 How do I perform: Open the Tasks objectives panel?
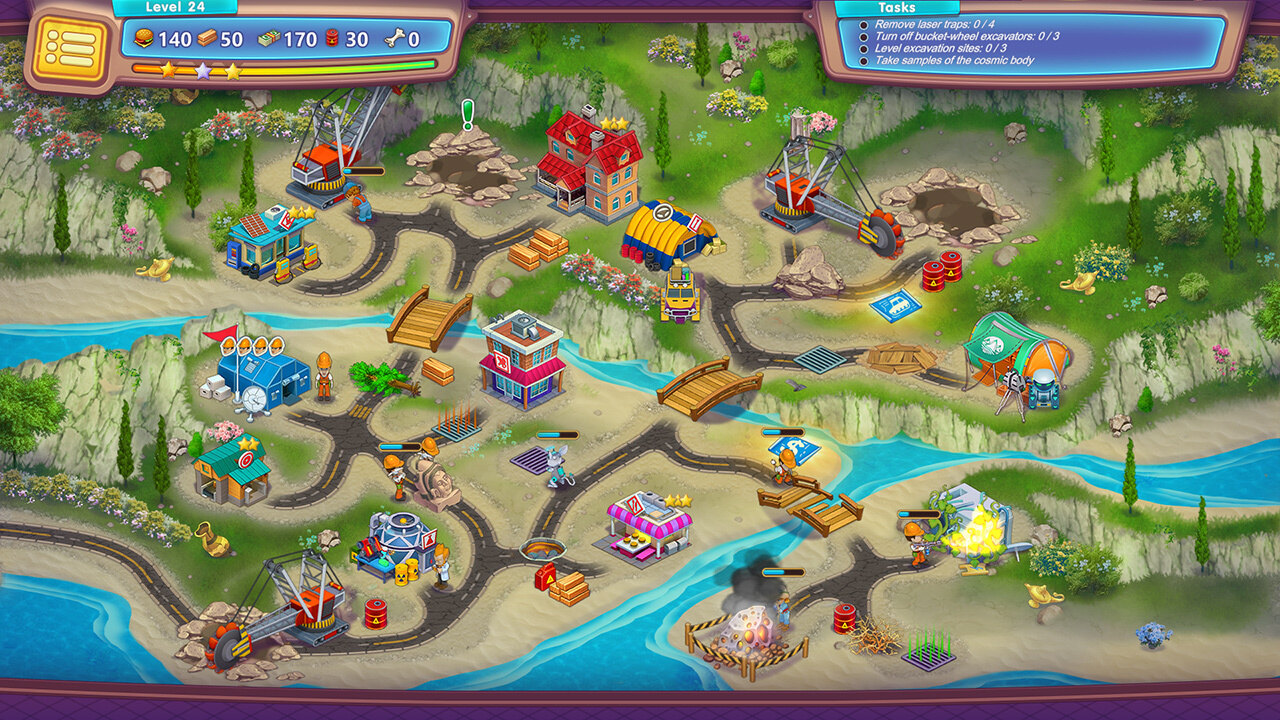(1030, 42)
